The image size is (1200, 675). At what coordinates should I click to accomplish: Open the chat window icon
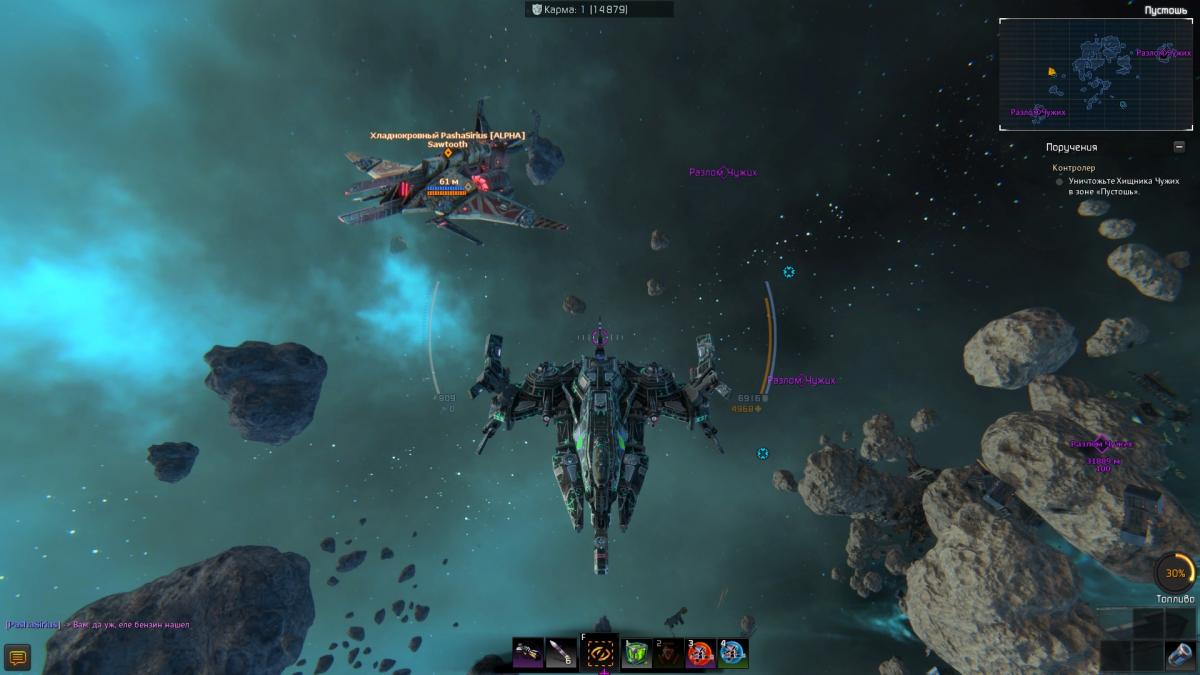coord(17,657)
